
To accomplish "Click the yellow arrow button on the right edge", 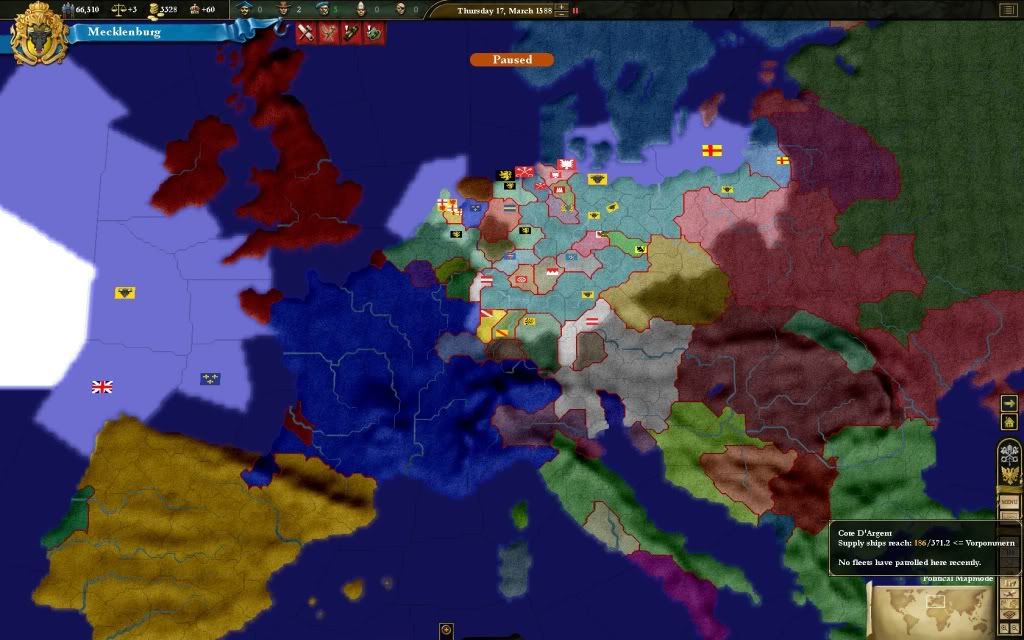I will (1007, 403).
